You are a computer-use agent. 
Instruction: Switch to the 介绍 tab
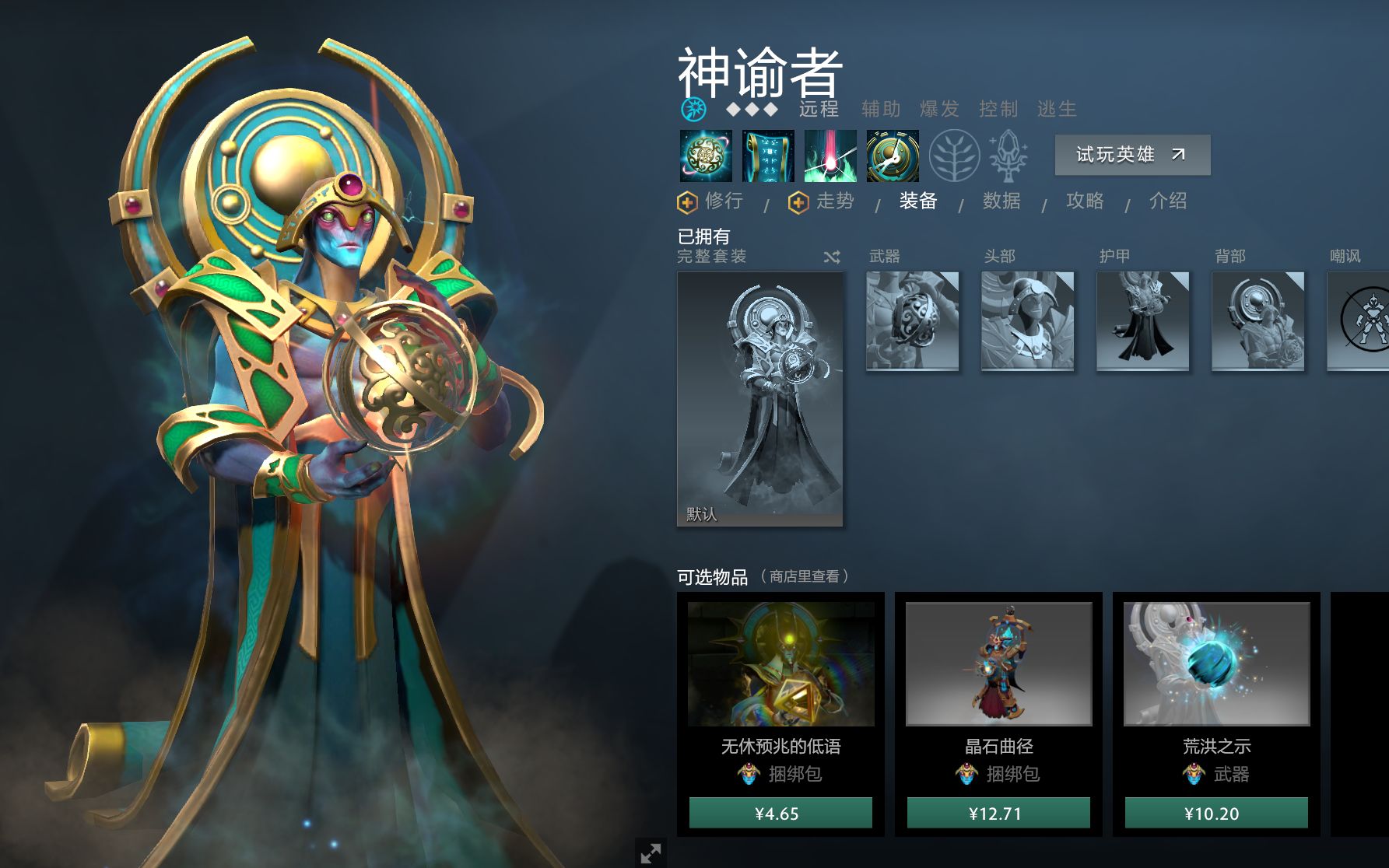click(1167, 201)
